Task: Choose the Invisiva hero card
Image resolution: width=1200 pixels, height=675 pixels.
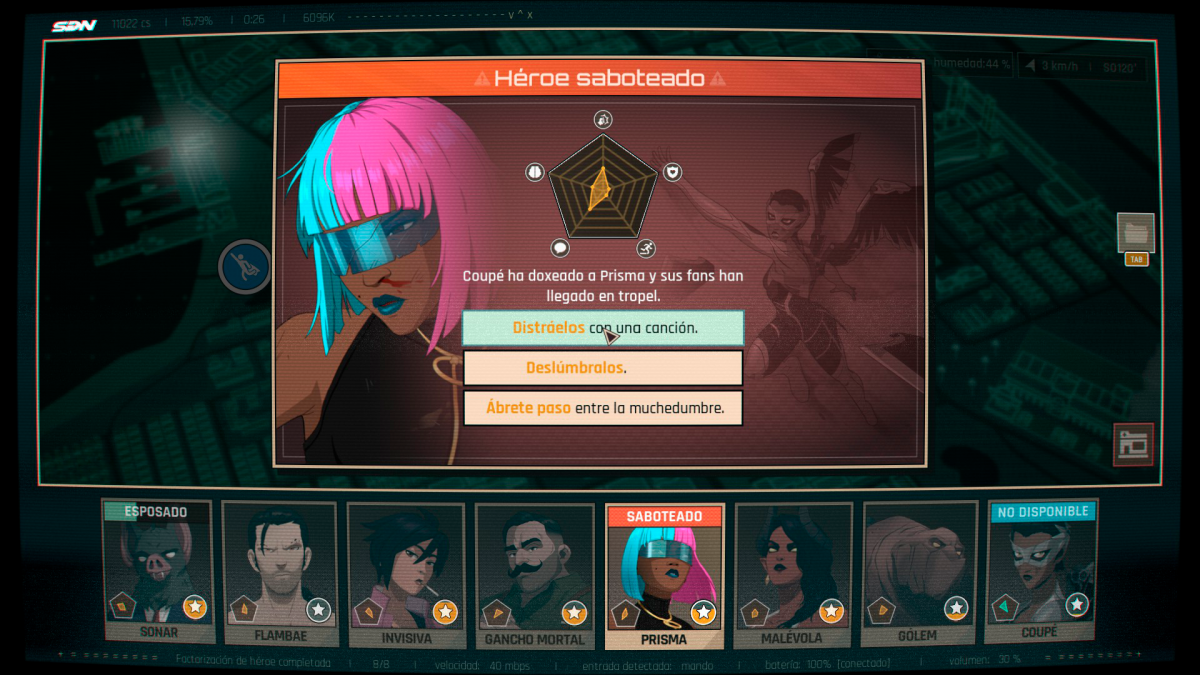Action: coord(406,574)
